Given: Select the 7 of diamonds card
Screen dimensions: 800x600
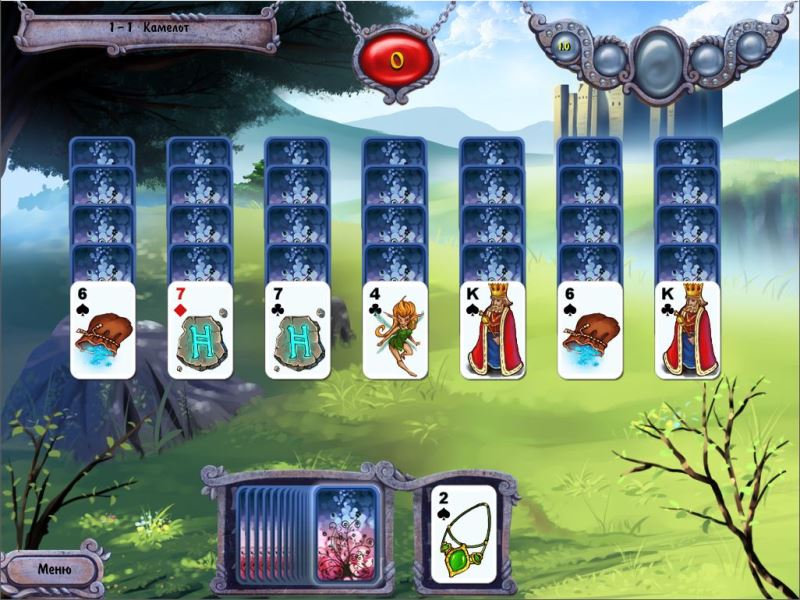Looking at the screenshot, I should 199,330.
